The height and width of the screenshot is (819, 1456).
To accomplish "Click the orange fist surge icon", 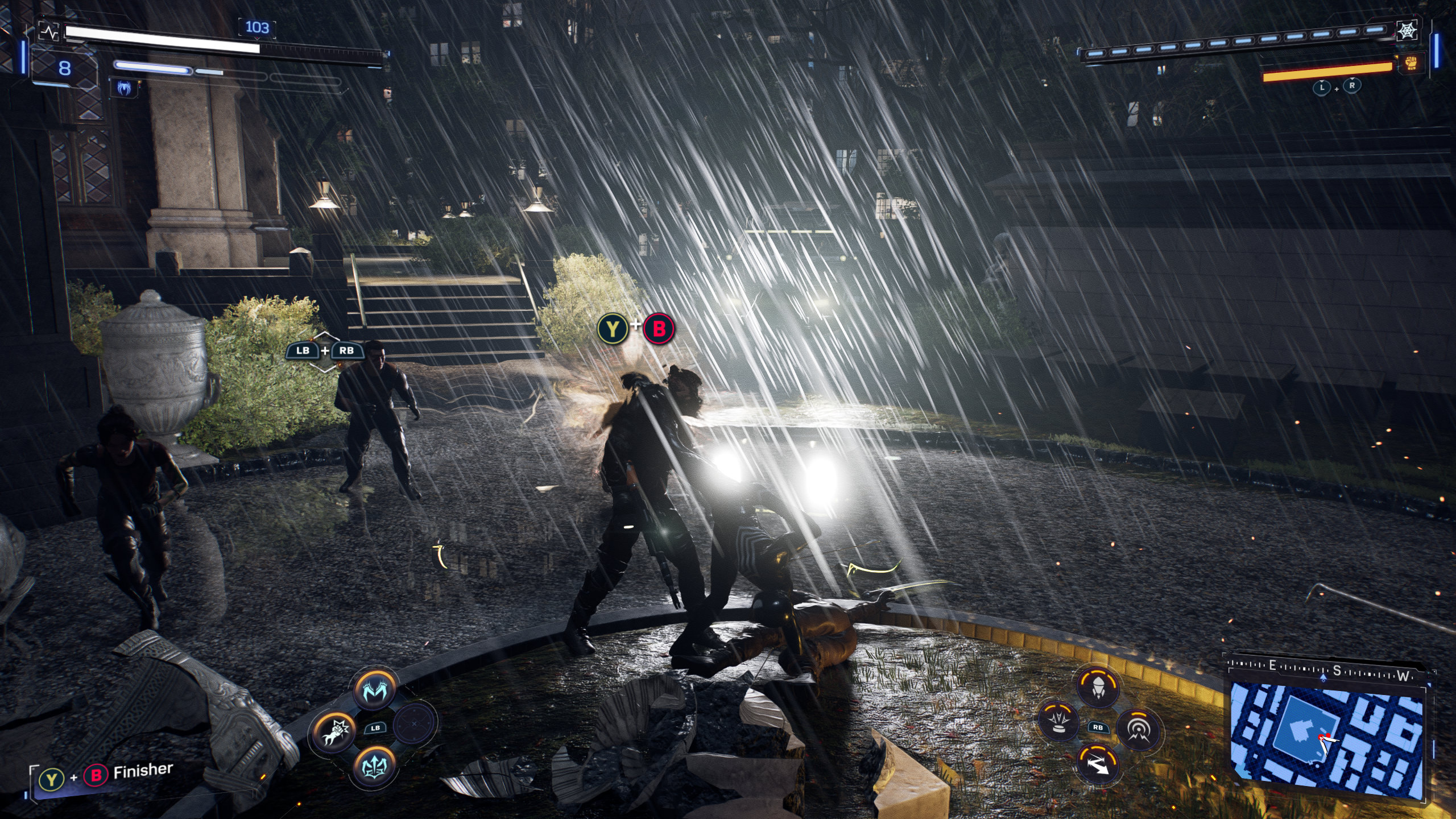I will (1411, 63).
